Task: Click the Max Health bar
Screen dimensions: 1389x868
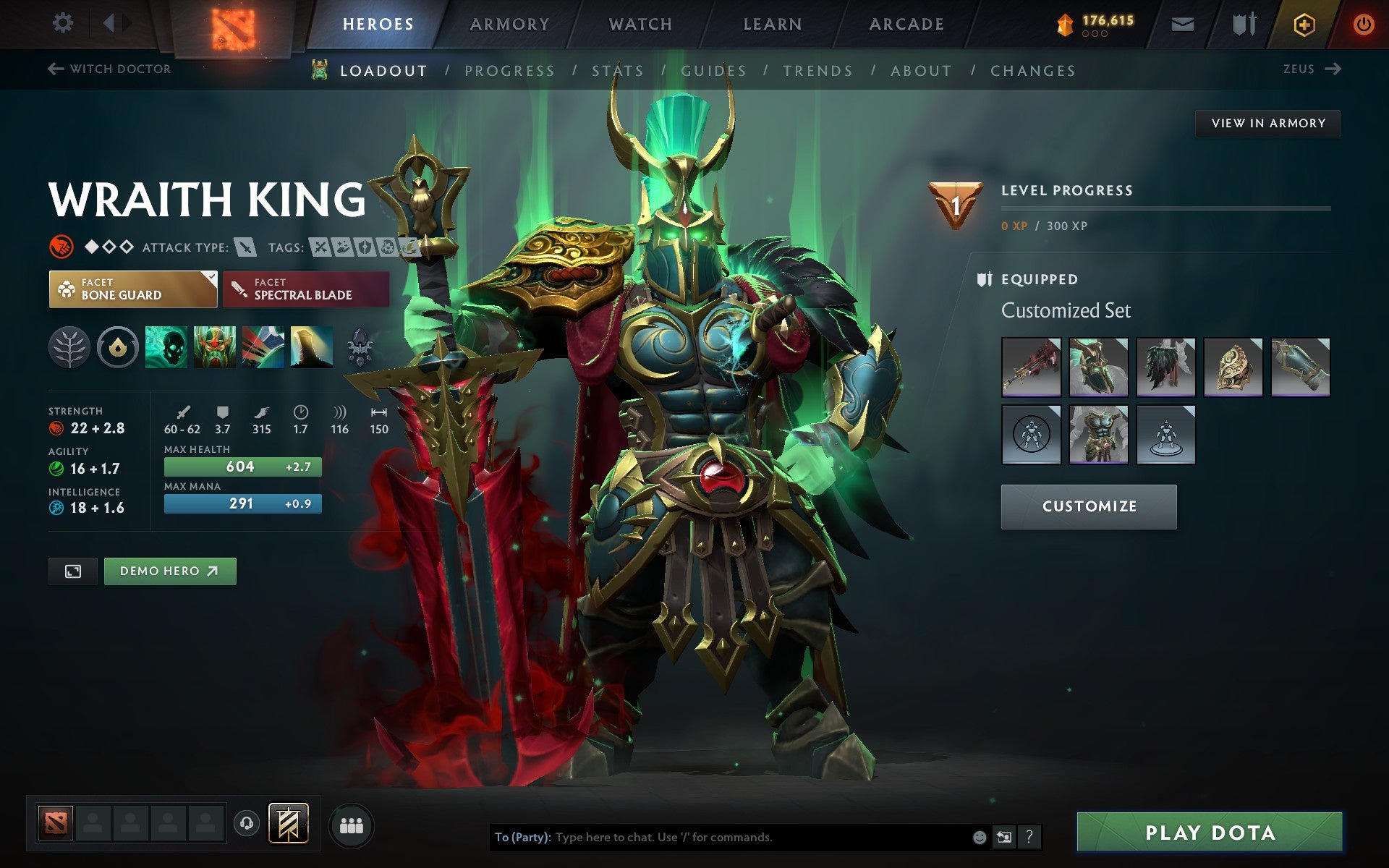Action: [x=243, y=467]
